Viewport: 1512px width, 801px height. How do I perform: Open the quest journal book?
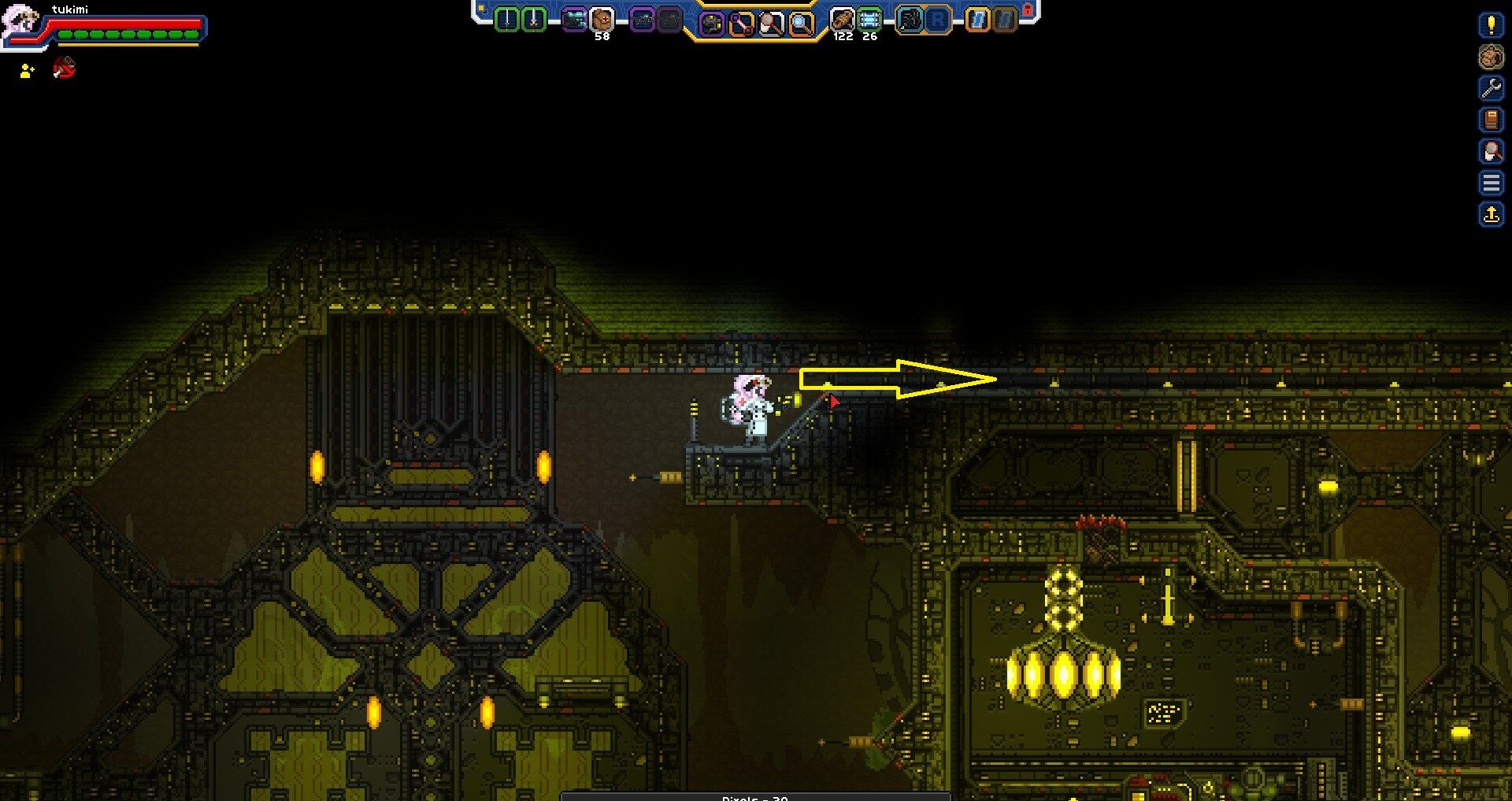pos(1491,120)
